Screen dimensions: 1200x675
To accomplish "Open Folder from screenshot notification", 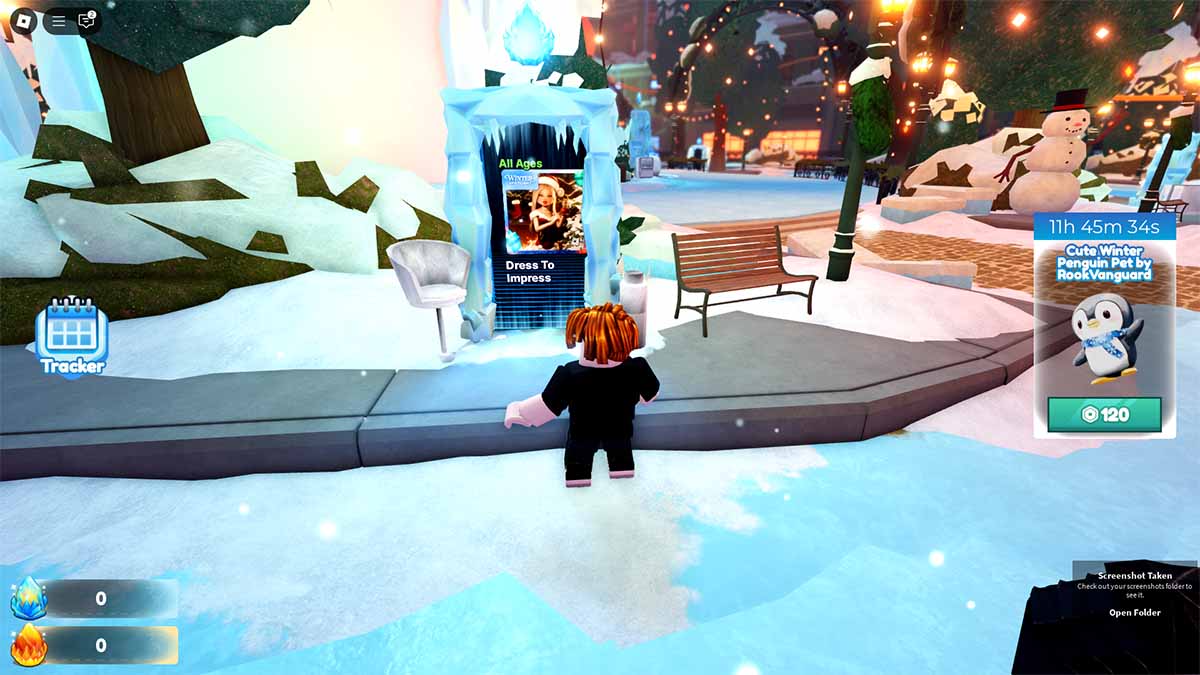I will pyautogui.click(x=1134, y=613).
